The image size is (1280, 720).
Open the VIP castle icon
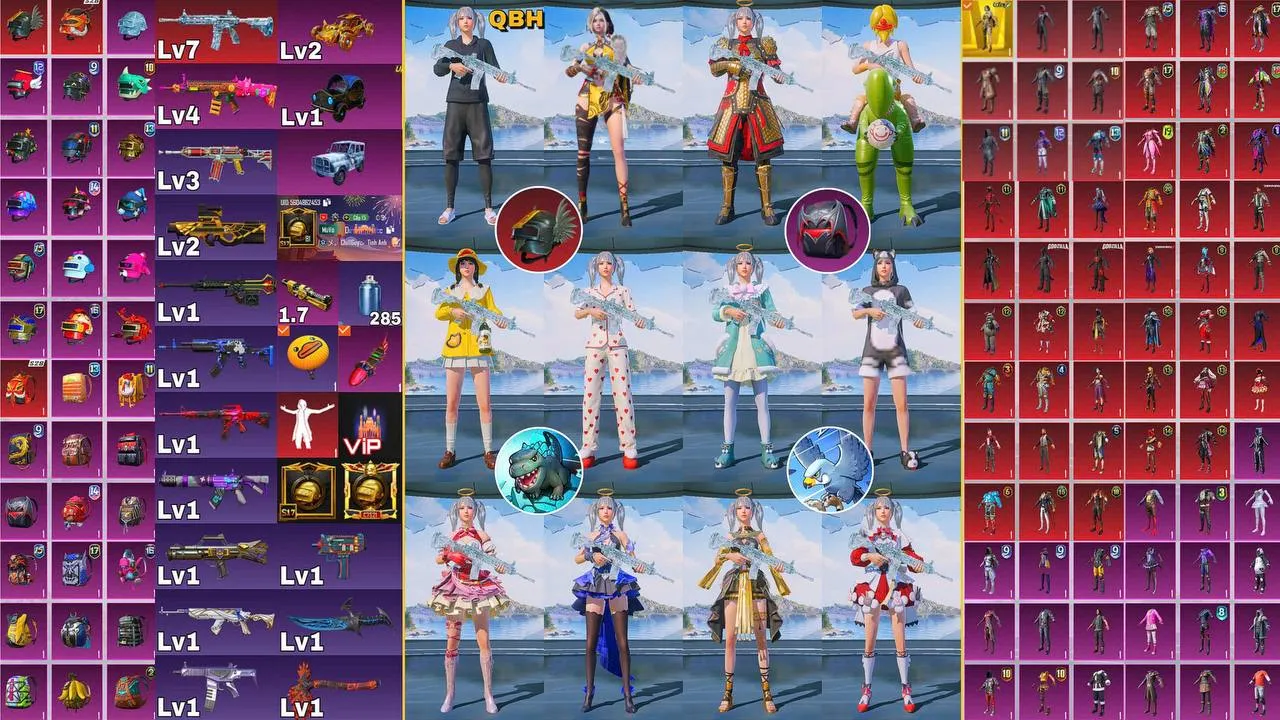tap(369, 424)
